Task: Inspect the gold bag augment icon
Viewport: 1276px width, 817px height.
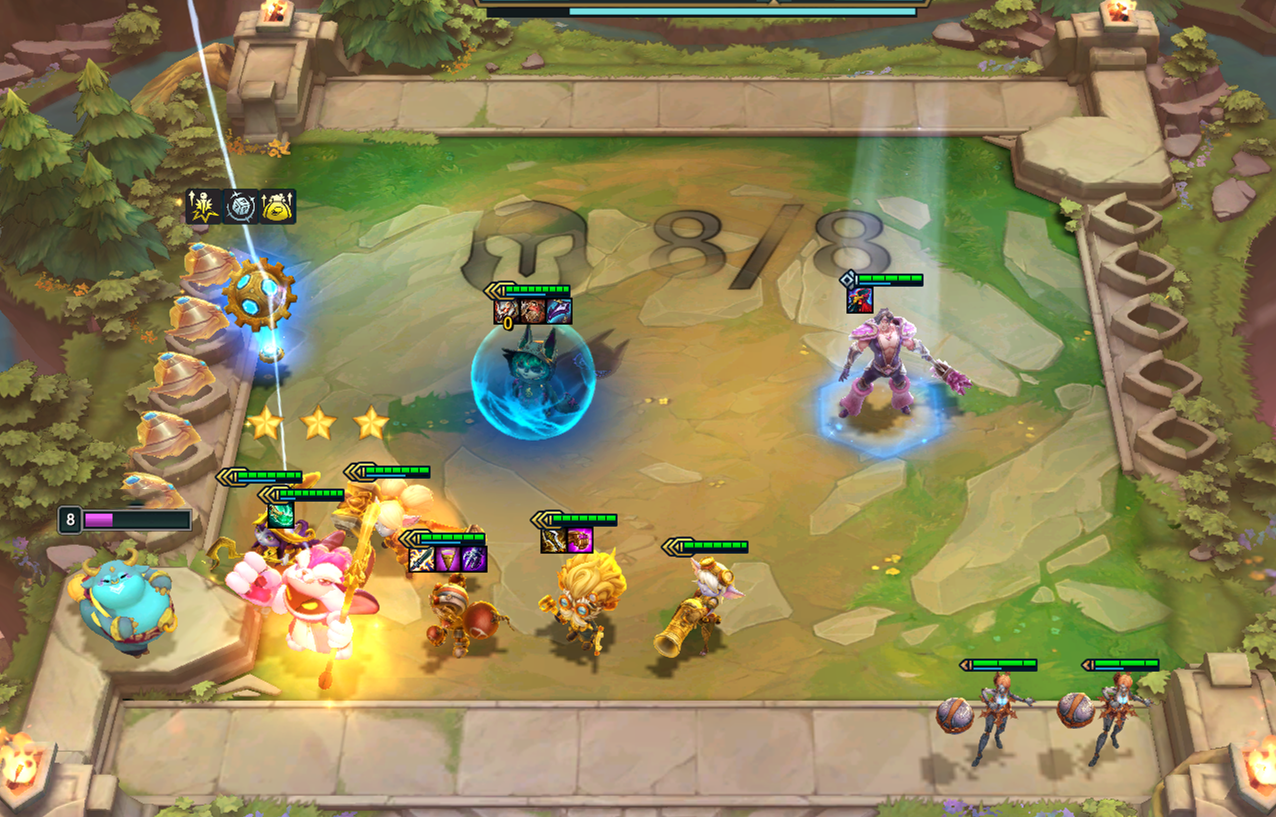Action: [278, 206]
